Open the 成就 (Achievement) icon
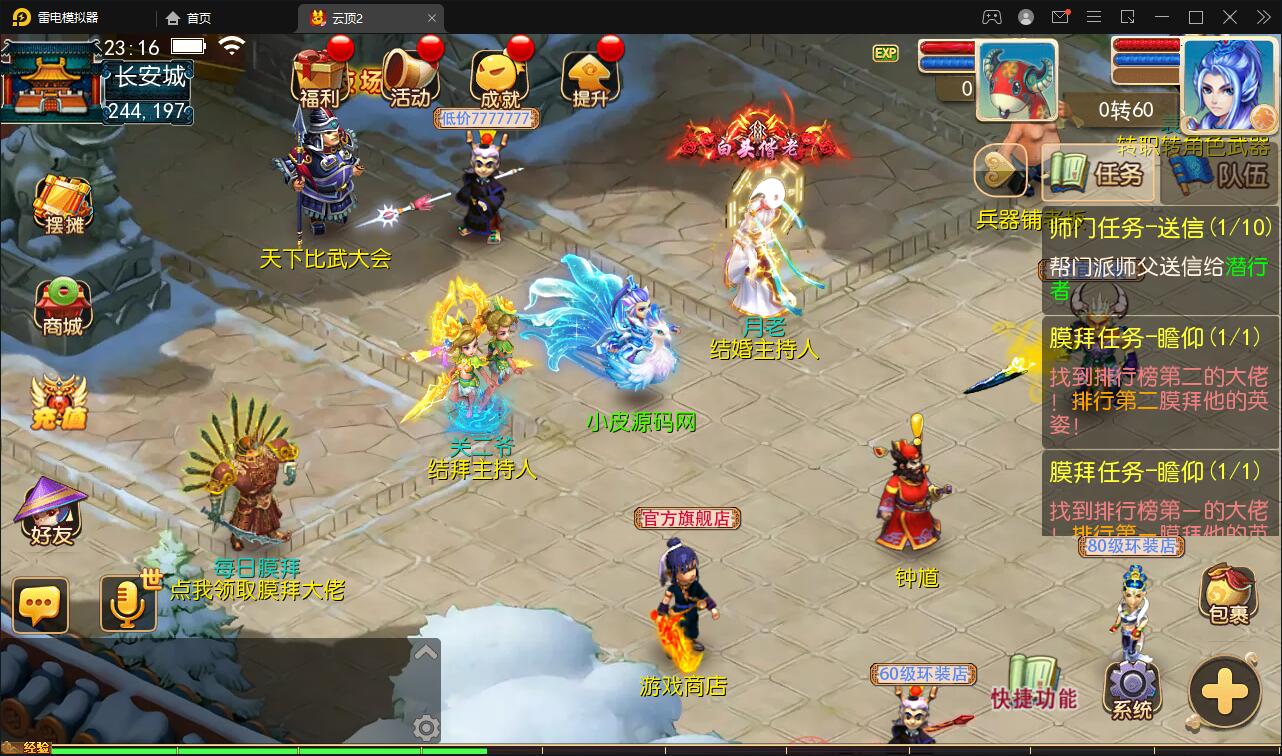 pyautogui.click(x=497, y=75)
